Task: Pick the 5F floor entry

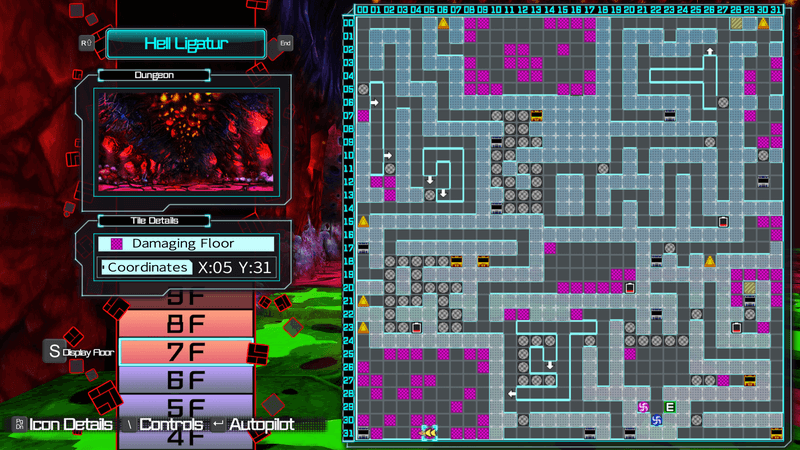Action: 185,406
